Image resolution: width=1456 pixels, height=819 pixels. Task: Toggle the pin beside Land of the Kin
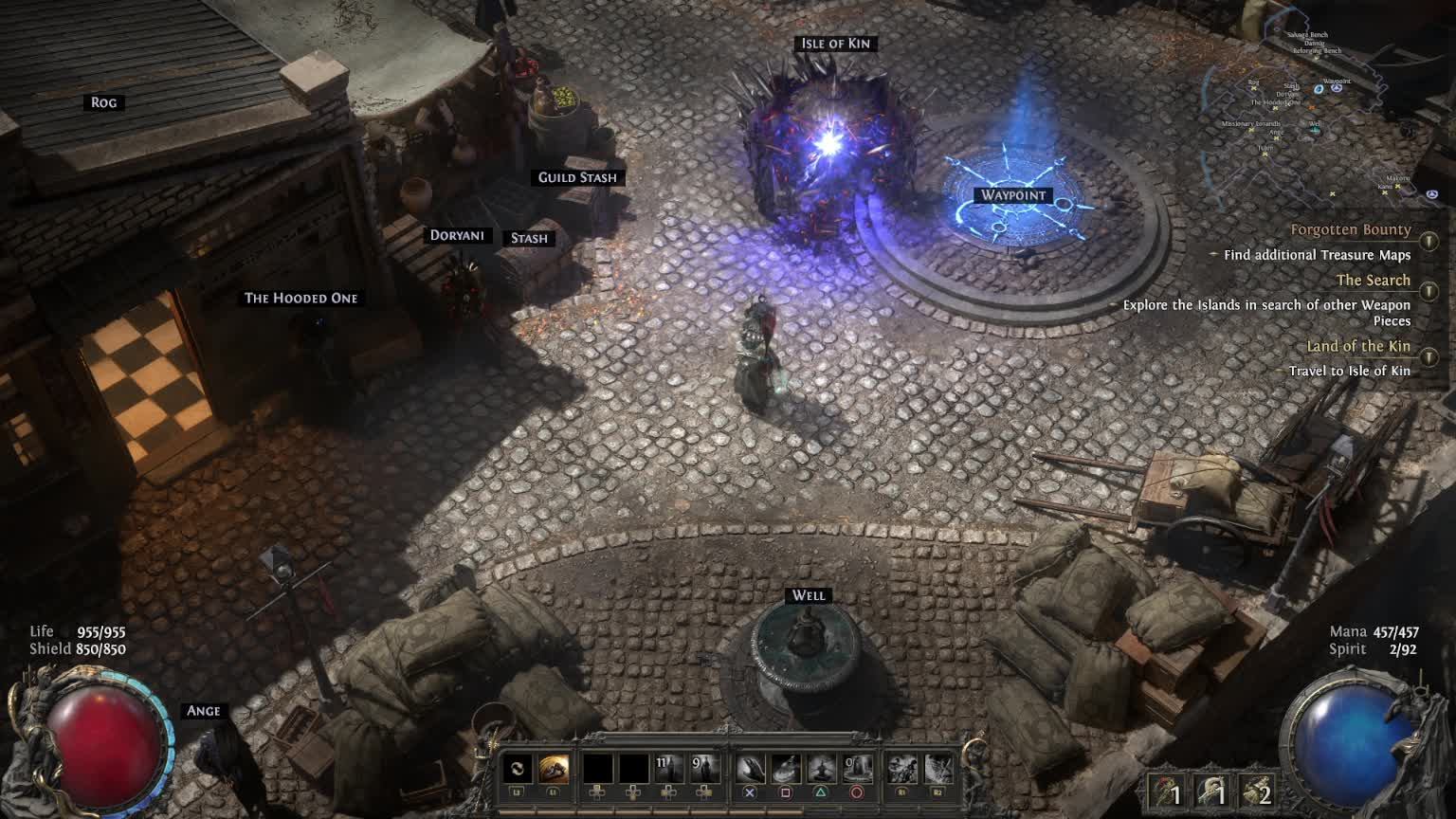click(1429, 357)
